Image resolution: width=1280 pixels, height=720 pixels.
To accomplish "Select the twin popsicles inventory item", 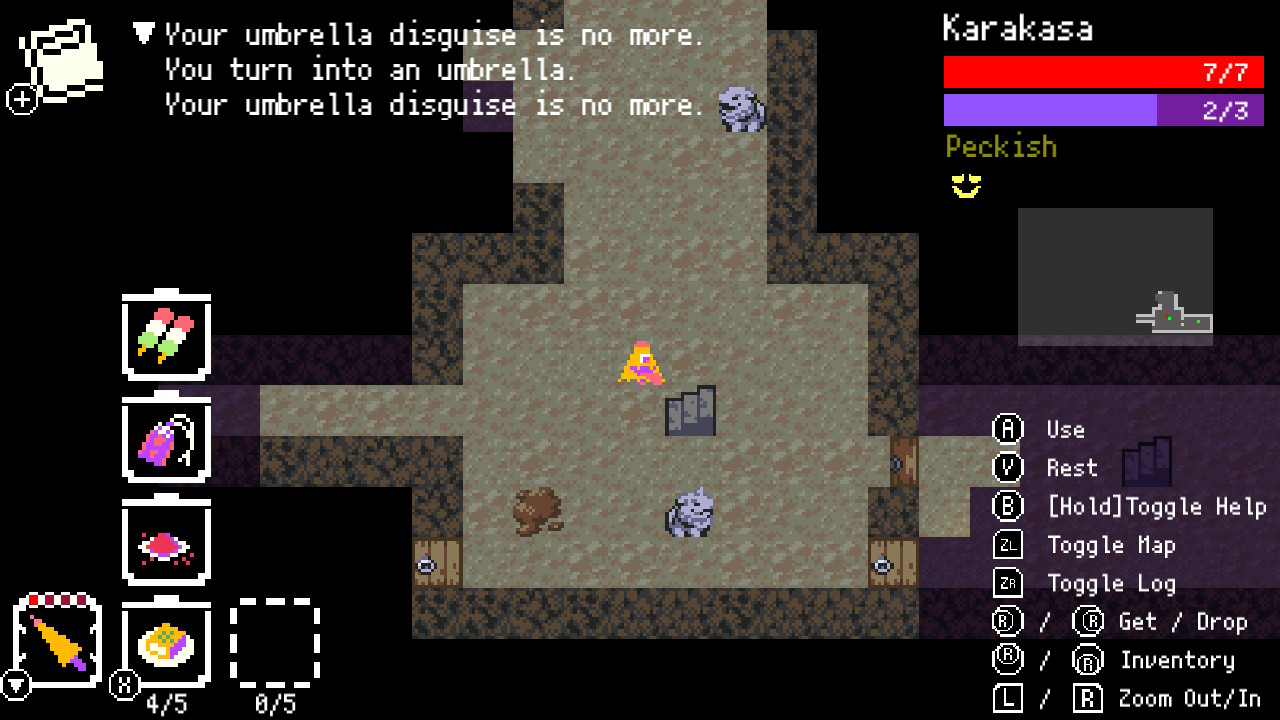I will click(x=165, y=340).
